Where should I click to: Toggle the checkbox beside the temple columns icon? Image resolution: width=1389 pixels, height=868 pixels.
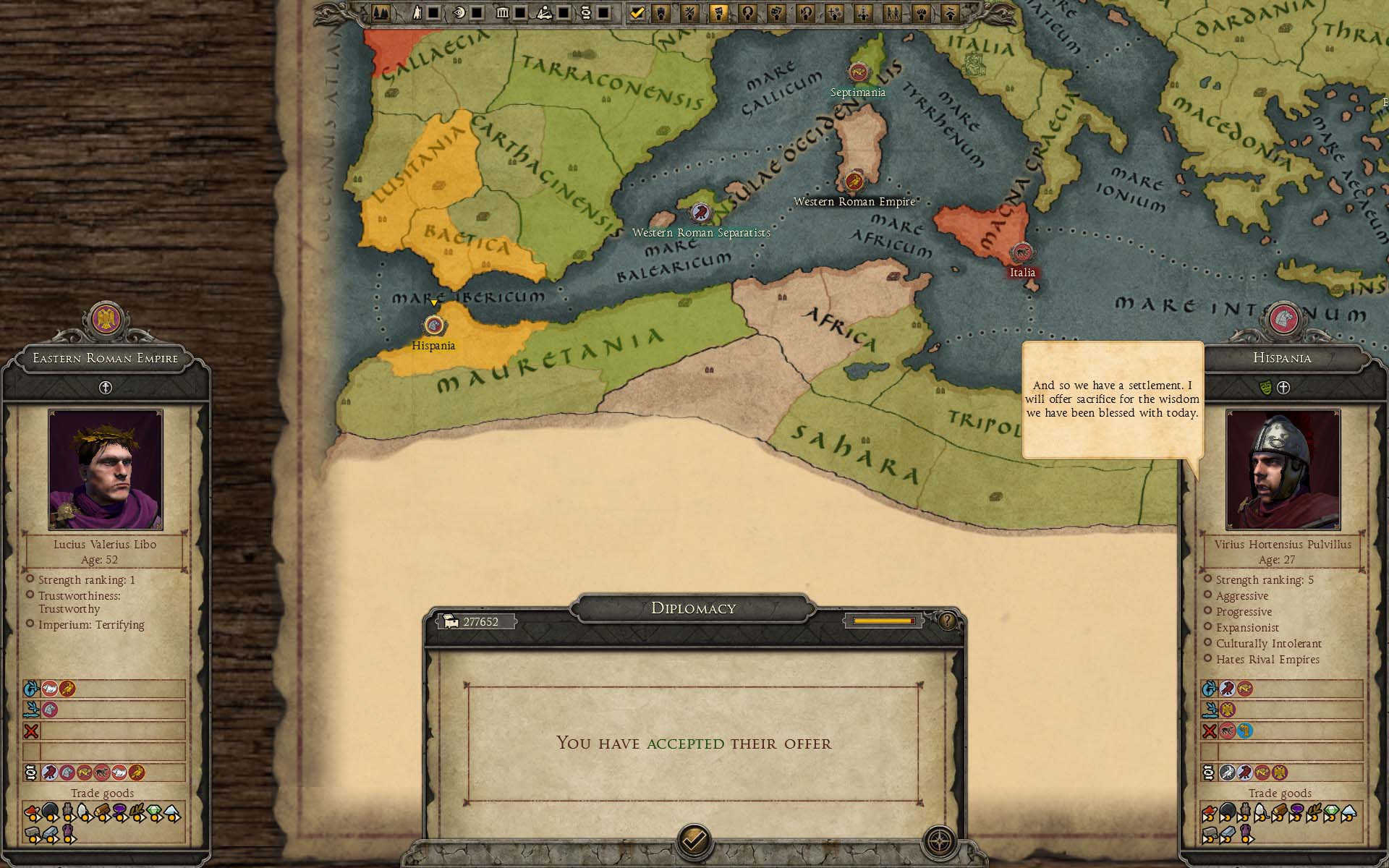point(519,12)
